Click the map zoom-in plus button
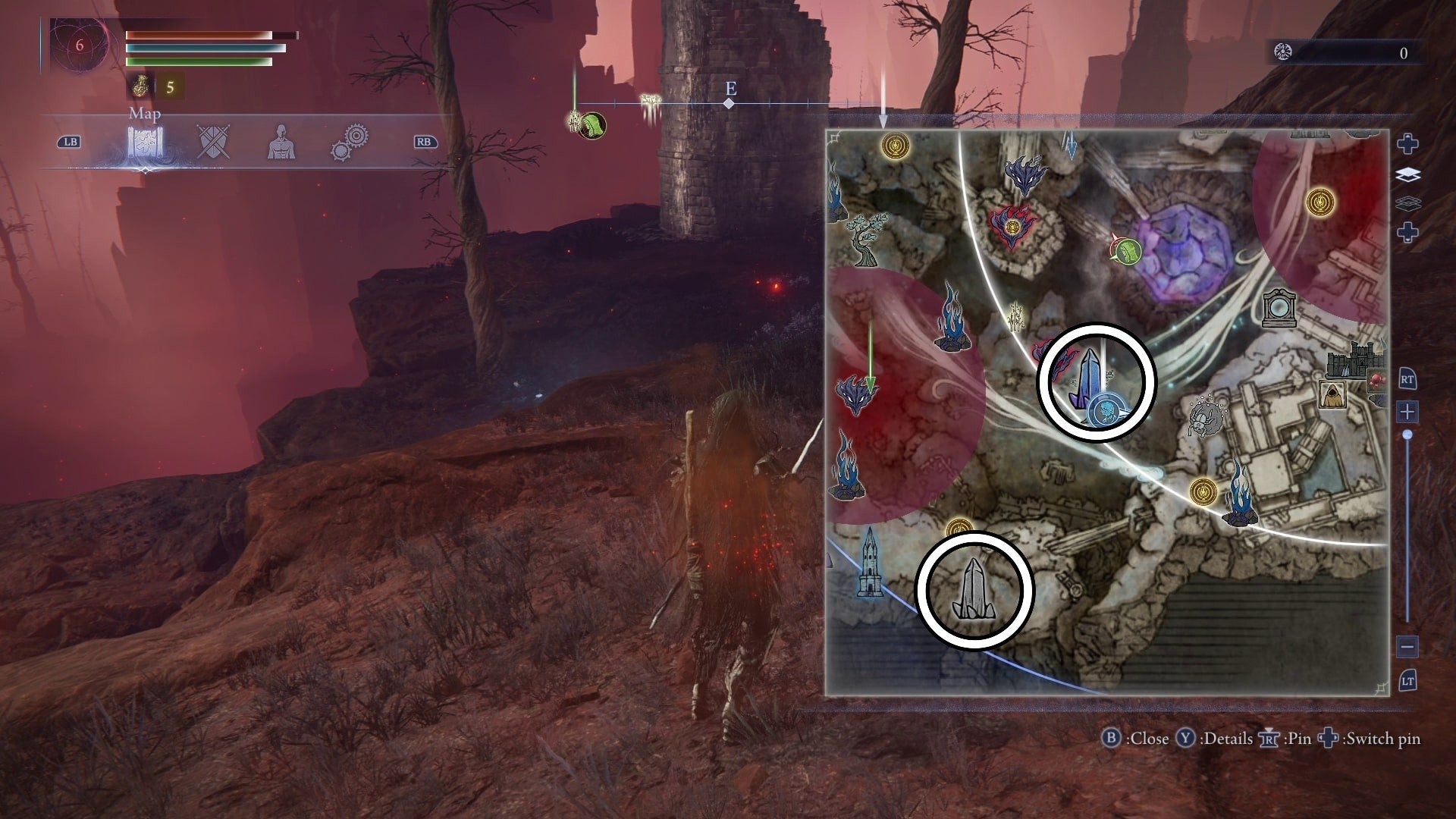The height and width of the screenshot is (819, 1456). (x=1407, y=412)
